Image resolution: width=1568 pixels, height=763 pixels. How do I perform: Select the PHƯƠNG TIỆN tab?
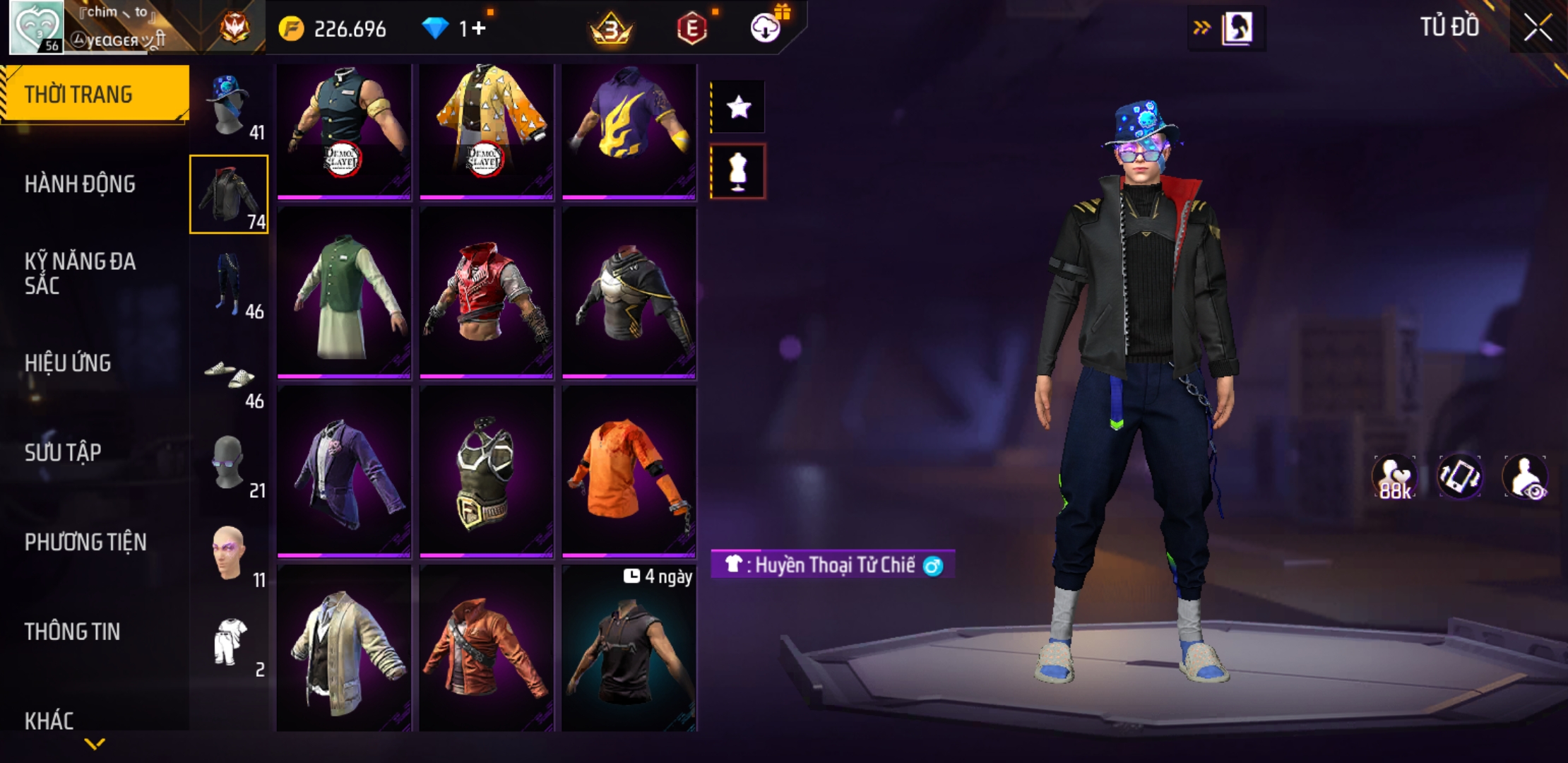(x=85, y=542)
